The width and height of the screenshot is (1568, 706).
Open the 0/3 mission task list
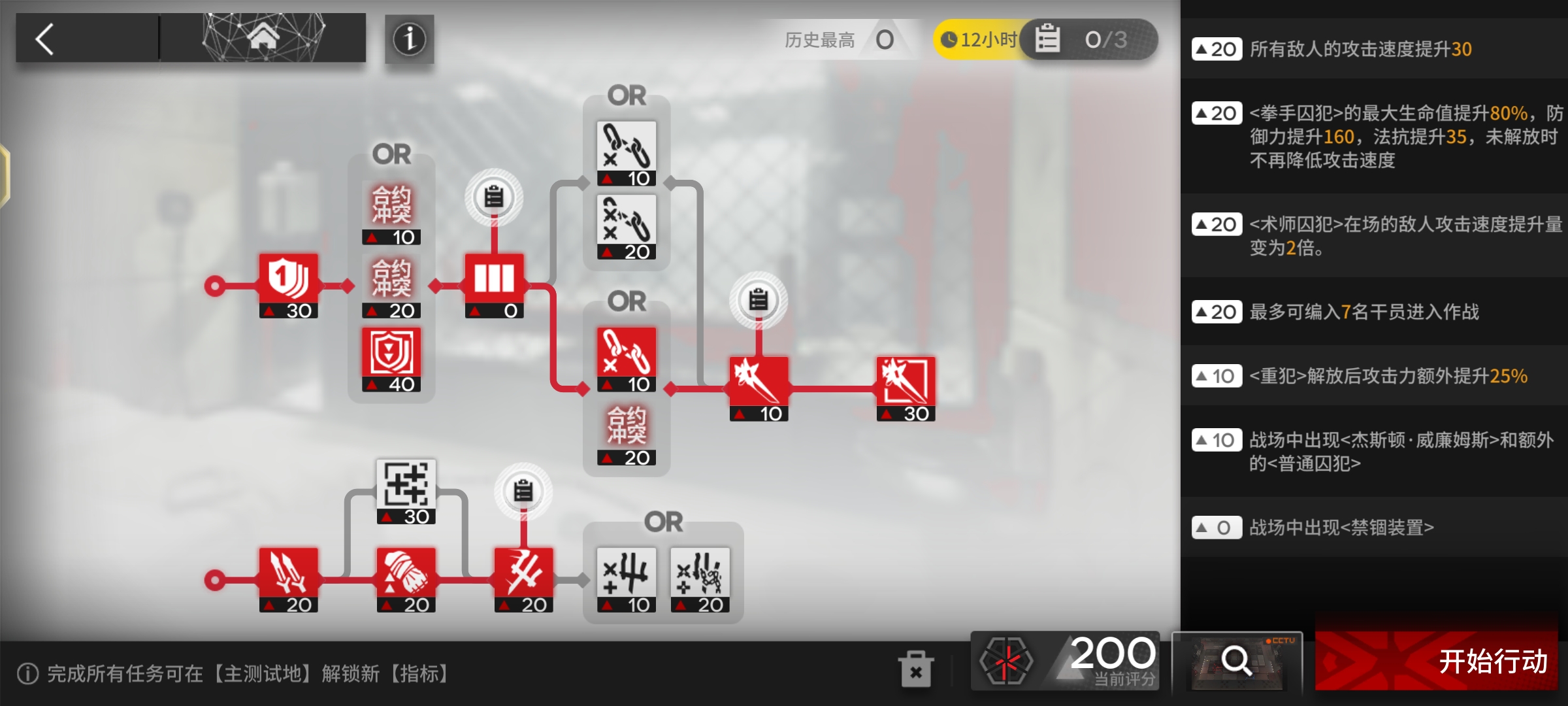coord(1088,40)
